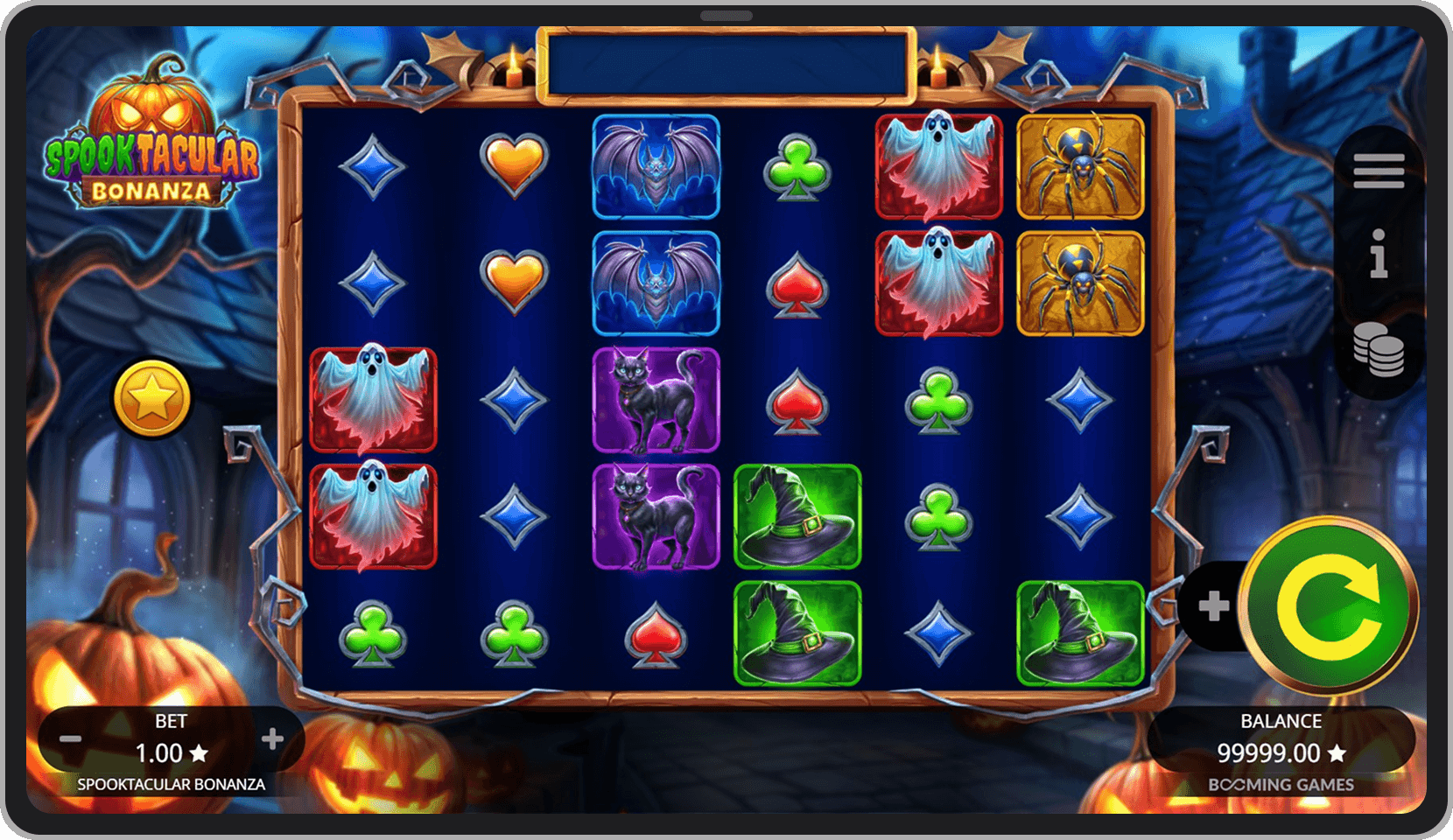Image resolution: width=1453 pixels, height=840 pixels.
Task: Decrease the bet with the minus control
Action: click(72, 739)
